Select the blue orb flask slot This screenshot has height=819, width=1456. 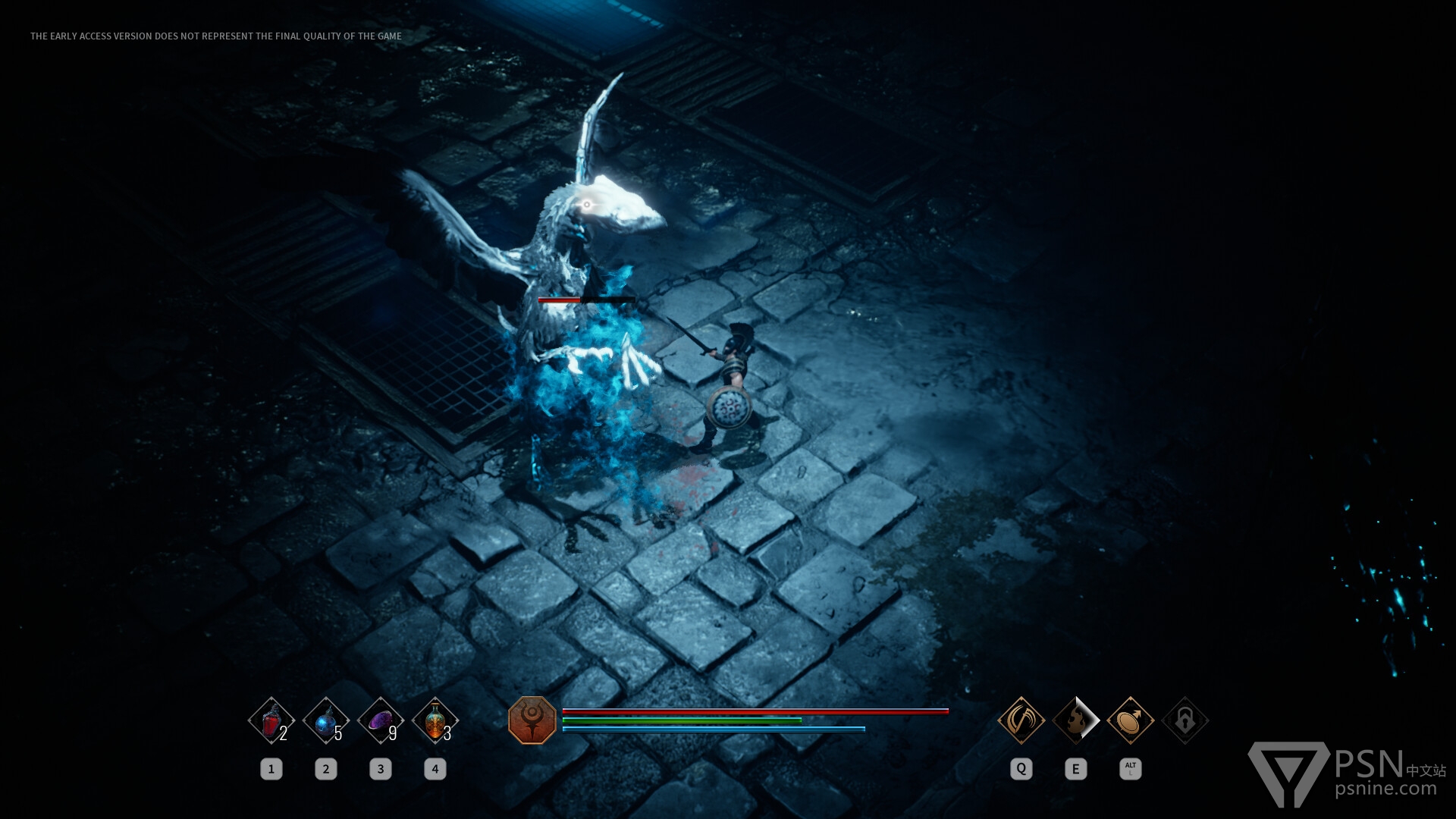click(326, 720)
